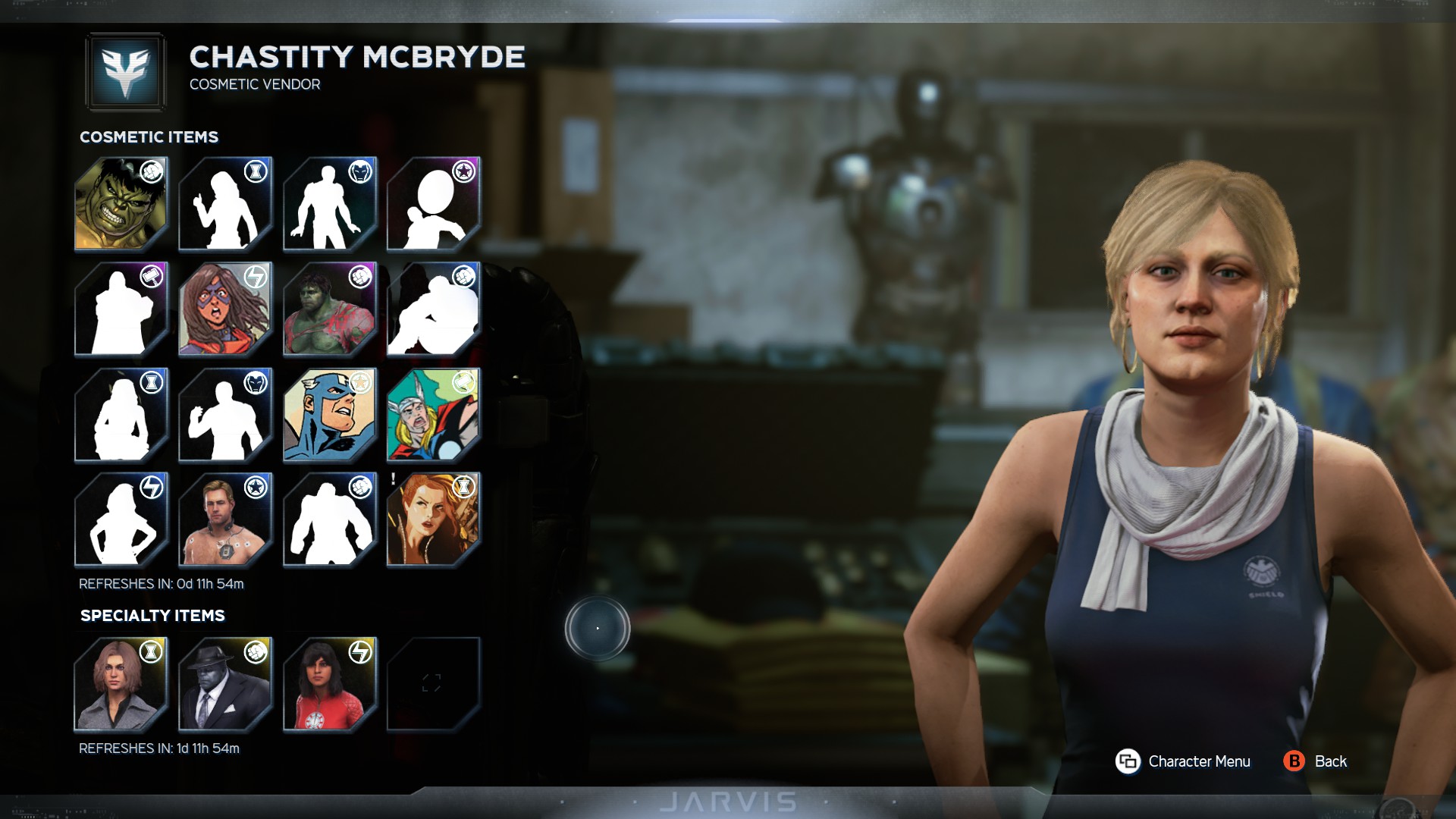Go back from the vendor screen
Image resolution: width=1456 pixels, height=819 pixels.
(x=1316, y=761)
